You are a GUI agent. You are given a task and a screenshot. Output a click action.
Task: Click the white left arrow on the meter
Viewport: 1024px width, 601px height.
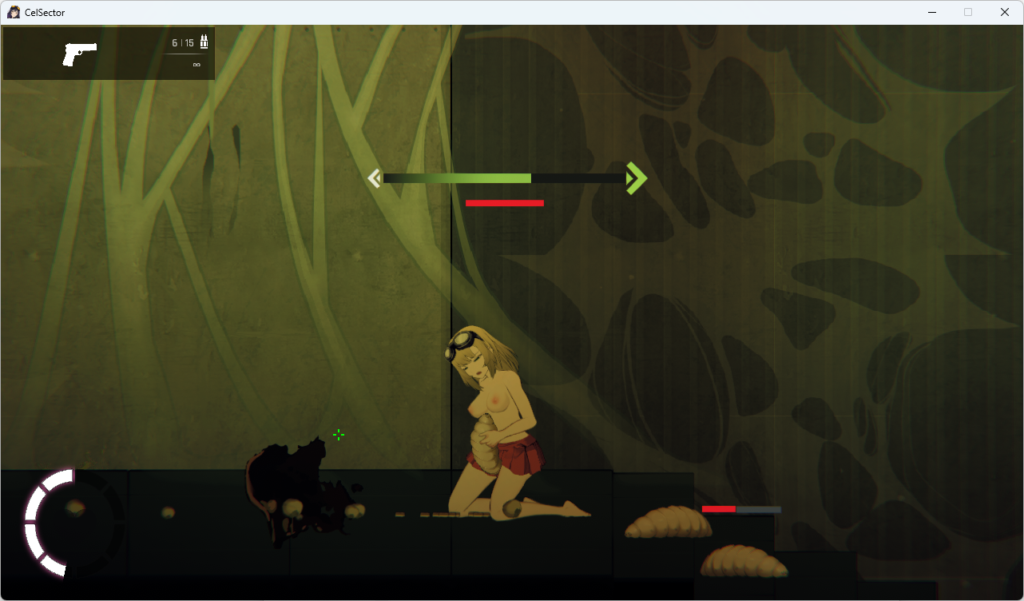click(374, 179)
